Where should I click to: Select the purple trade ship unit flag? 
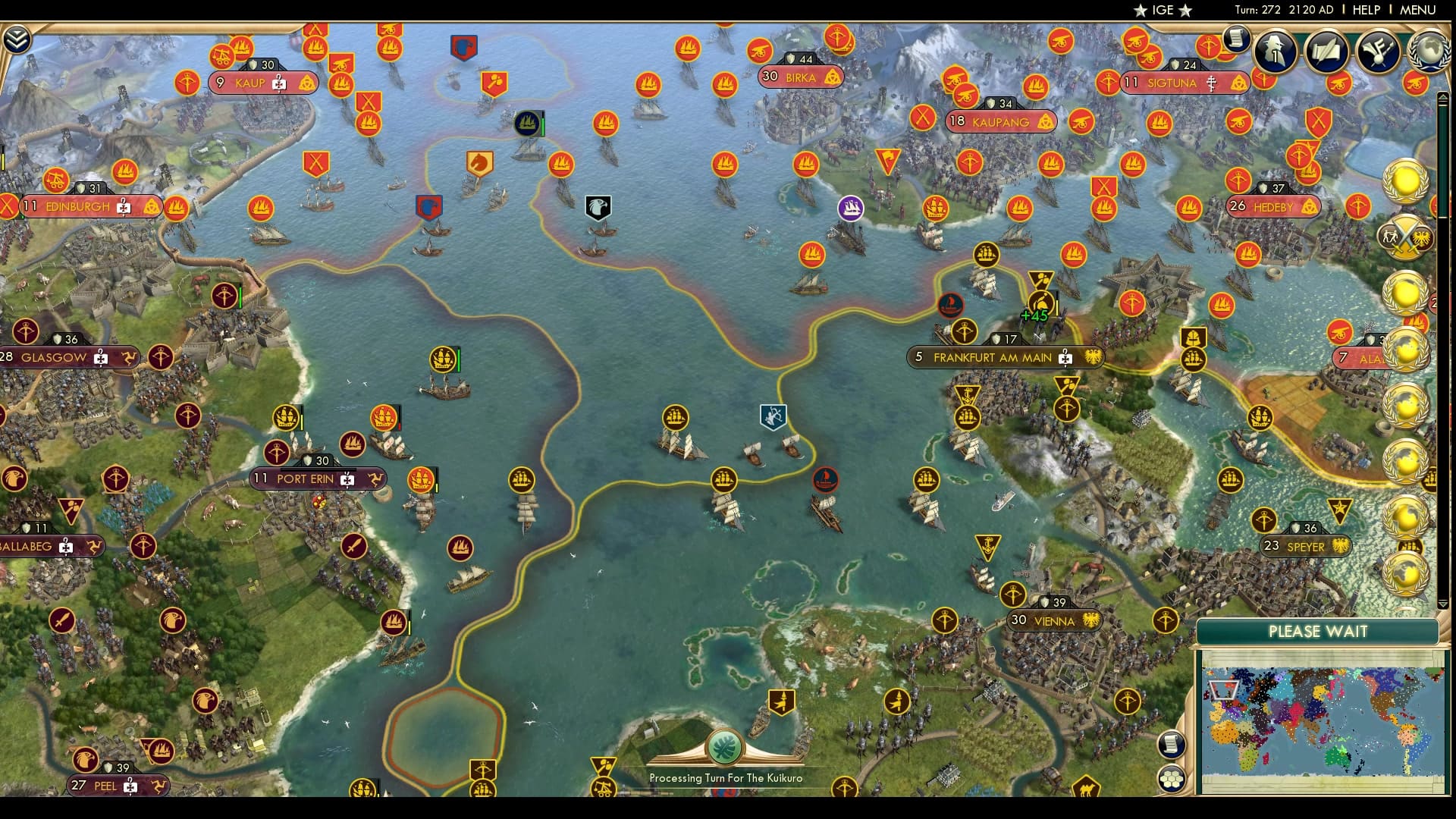(852, 206)
